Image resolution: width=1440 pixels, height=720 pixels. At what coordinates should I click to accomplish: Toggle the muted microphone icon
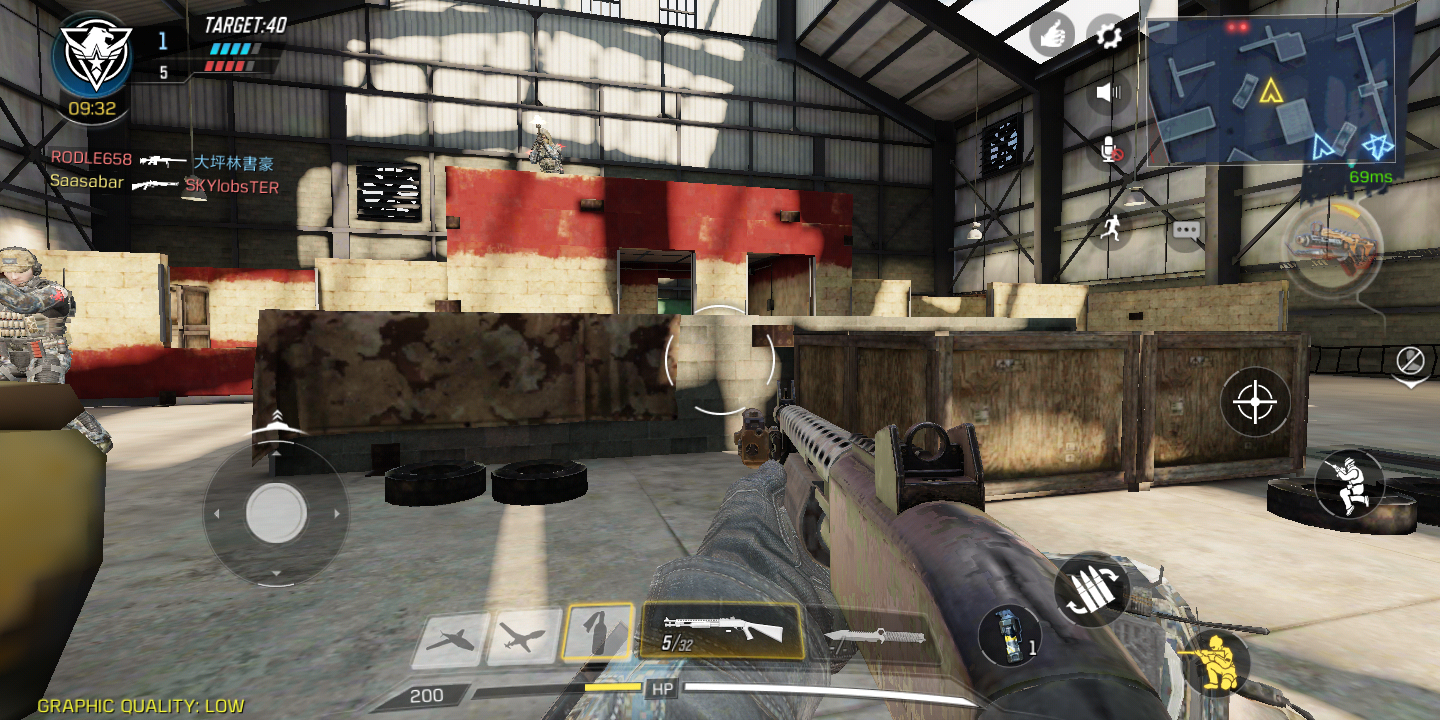tap(1110, 151)
